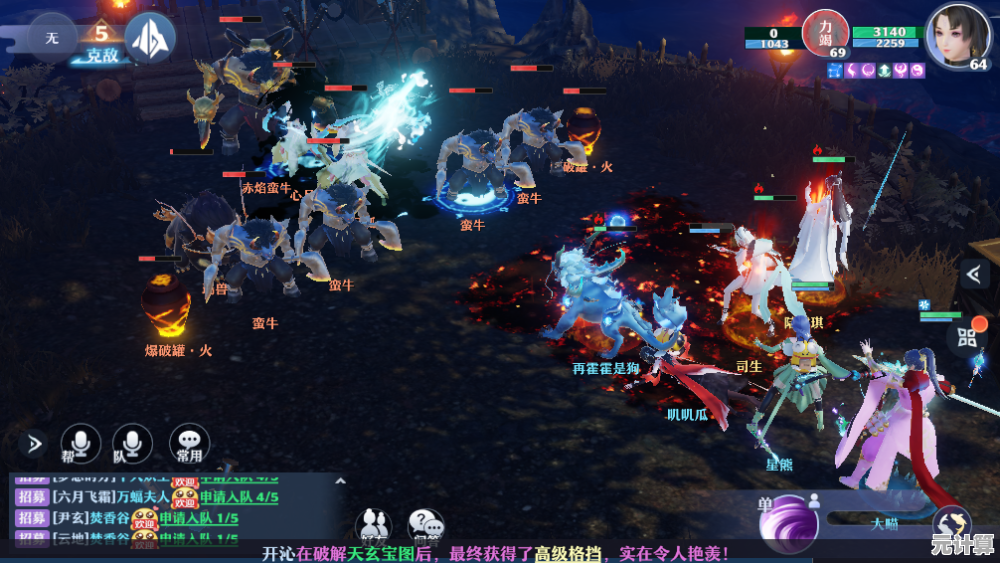Click the blue constellation buff icon
Viewport: 1000px width, 563px height.
(x=836, y=70)
